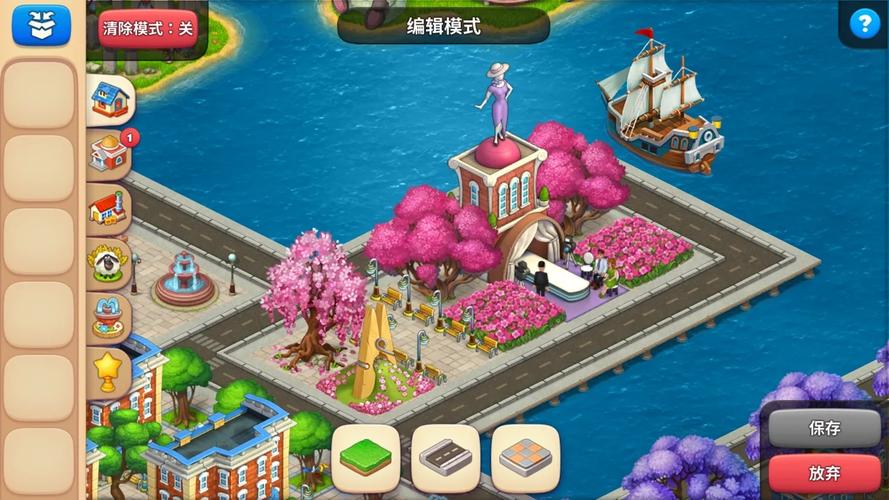
Task: Discard changes with the 放弃 button
Action: click(x=824, y=471)
